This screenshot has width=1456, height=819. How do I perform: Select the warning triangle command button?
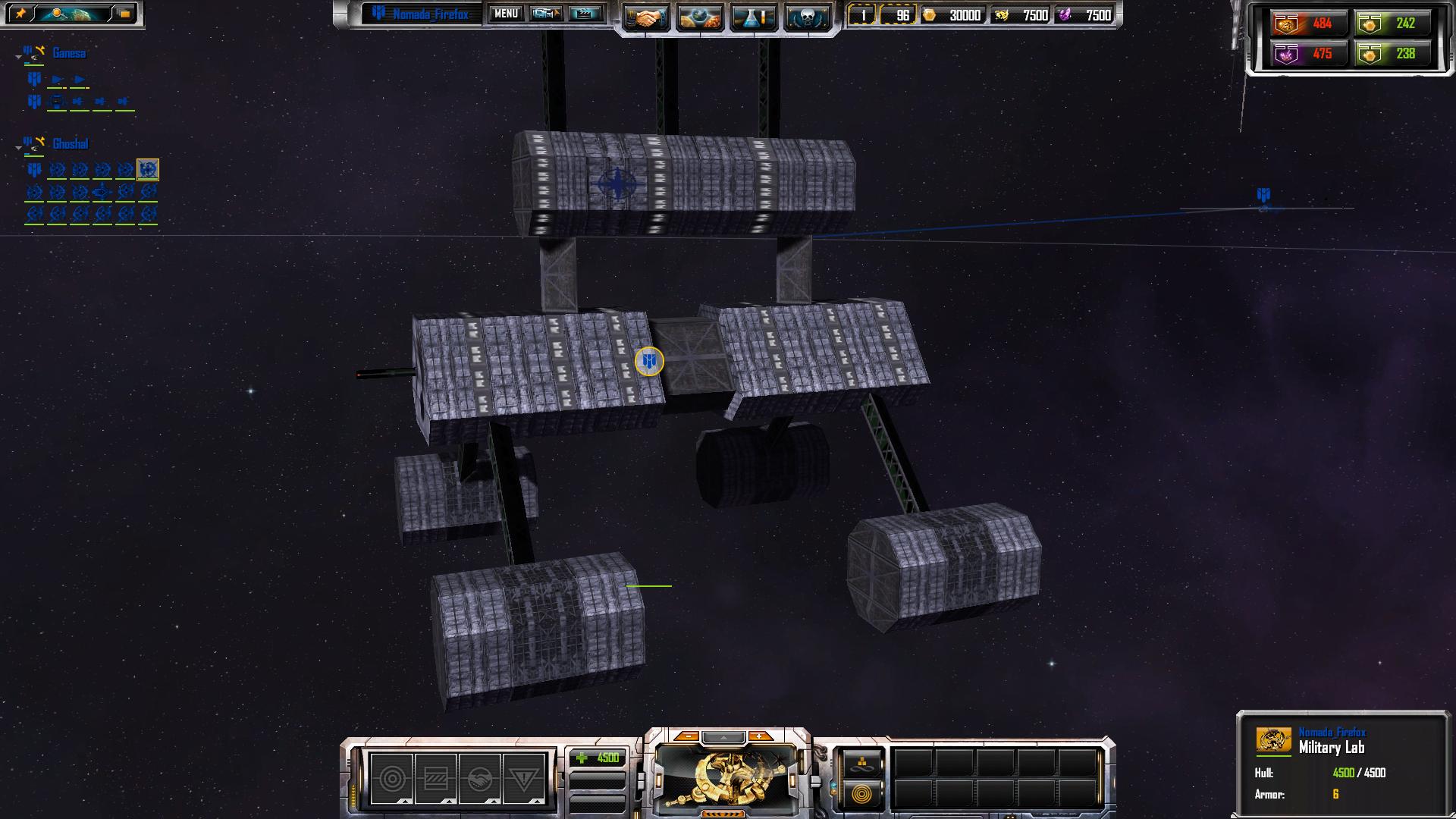coord(524,778)
